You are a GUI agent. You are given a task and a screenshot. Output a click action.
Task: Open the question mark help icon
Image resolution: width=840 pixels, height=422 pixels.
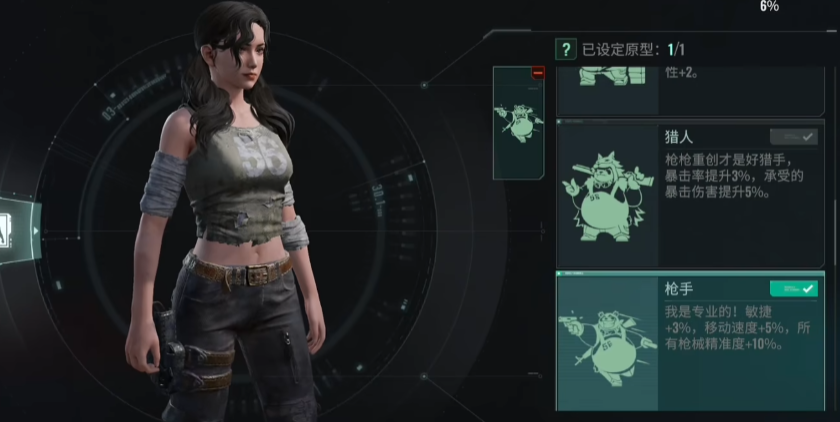(566, 49)
